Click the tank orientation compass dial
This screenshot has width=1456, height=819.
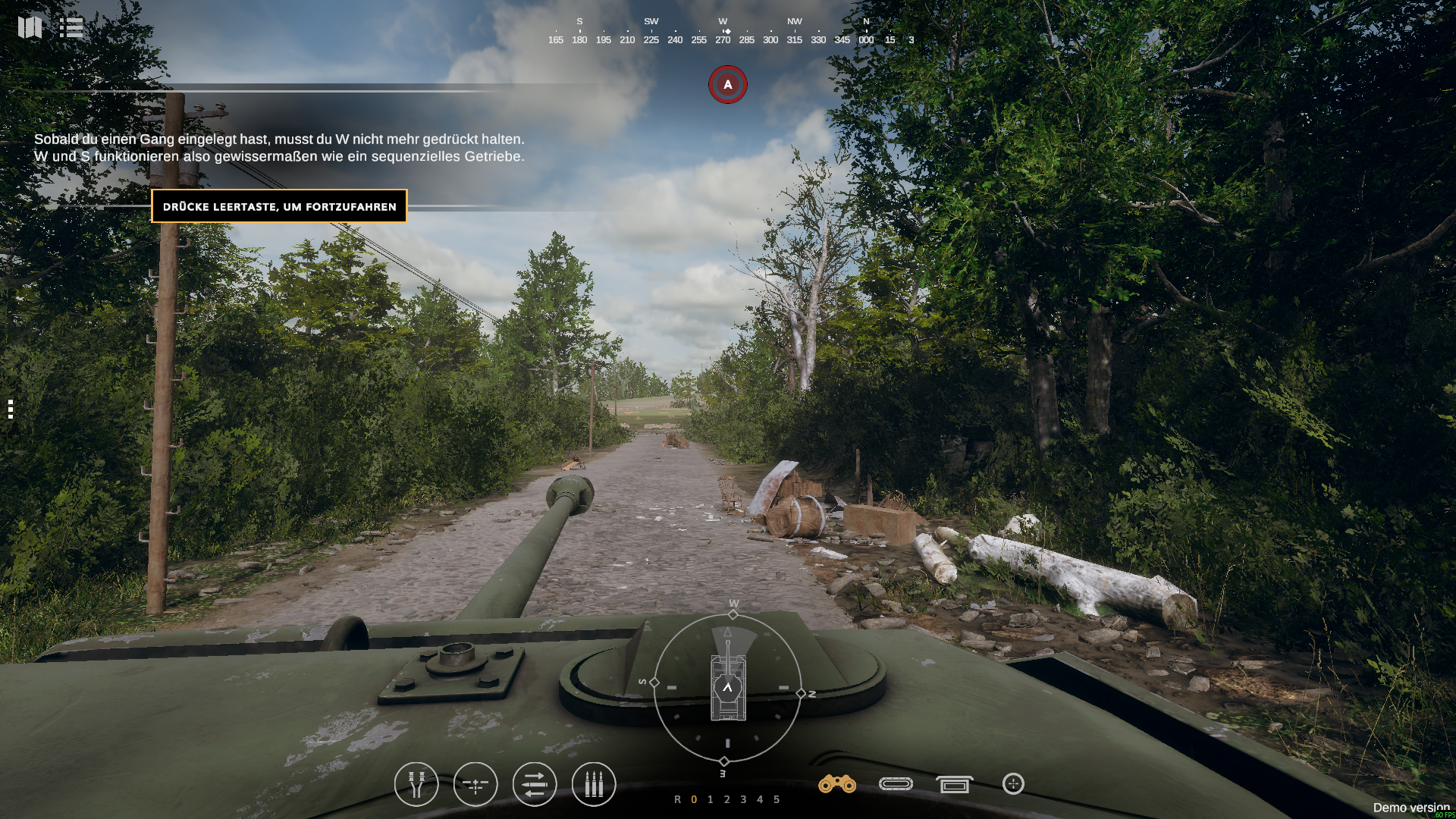click(727, 689)
